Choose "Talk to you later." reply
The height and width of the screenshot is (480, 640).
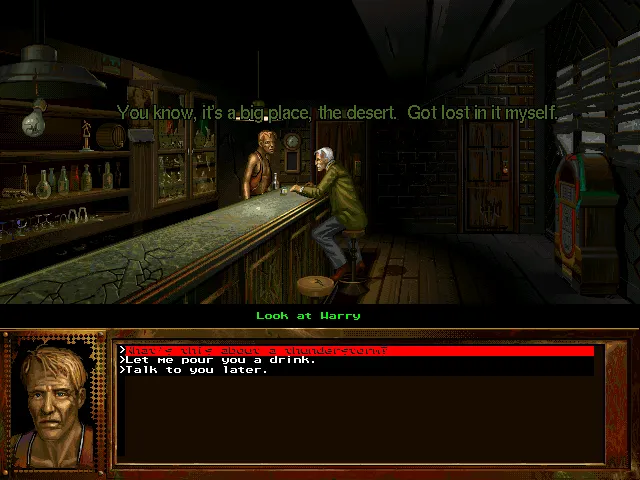tap(196, 370)
